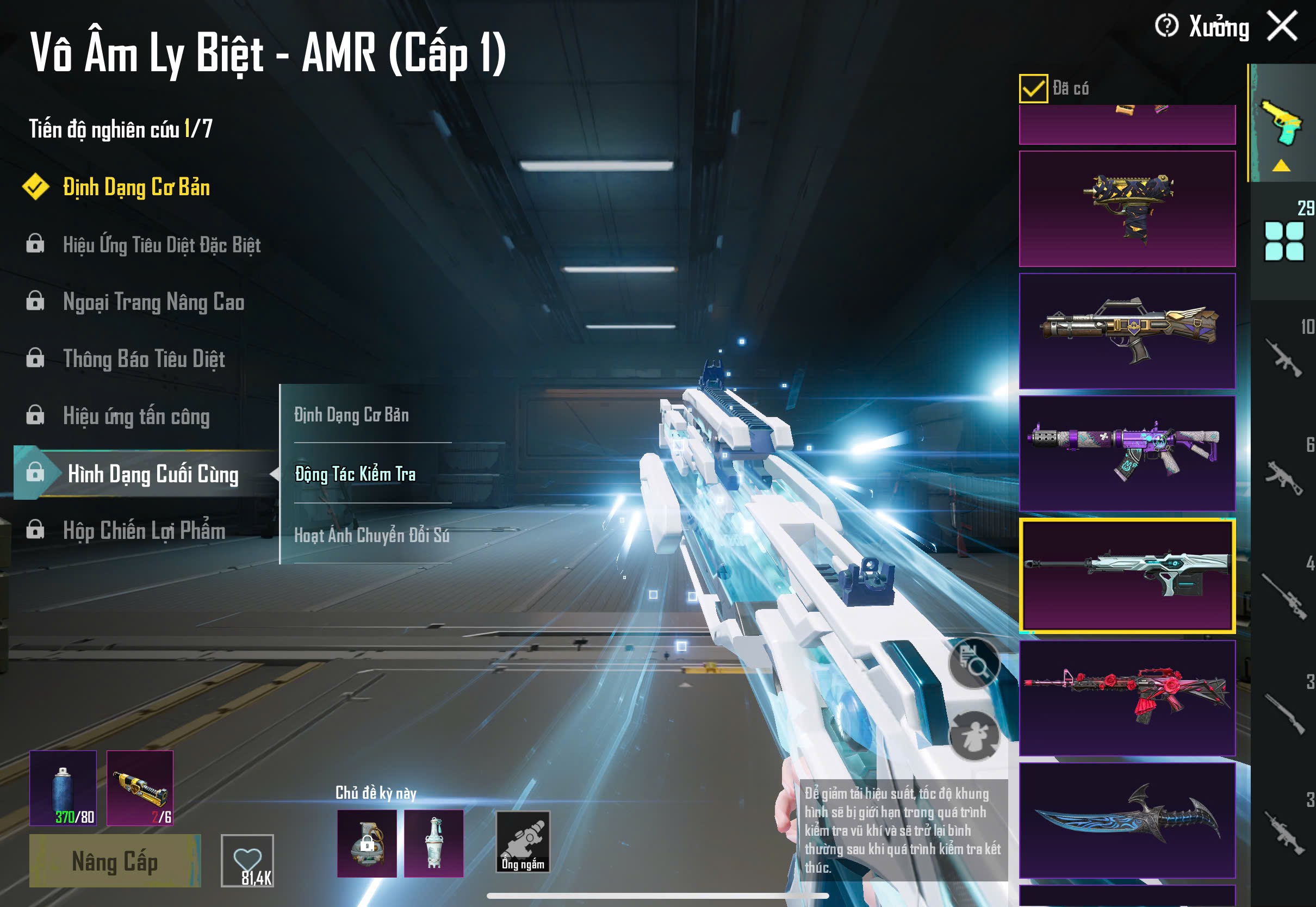Choose Hộp Chiến Lợi Phẩm stage
This screenshot has height=907, width=1316.
click(x=144, y=531)
